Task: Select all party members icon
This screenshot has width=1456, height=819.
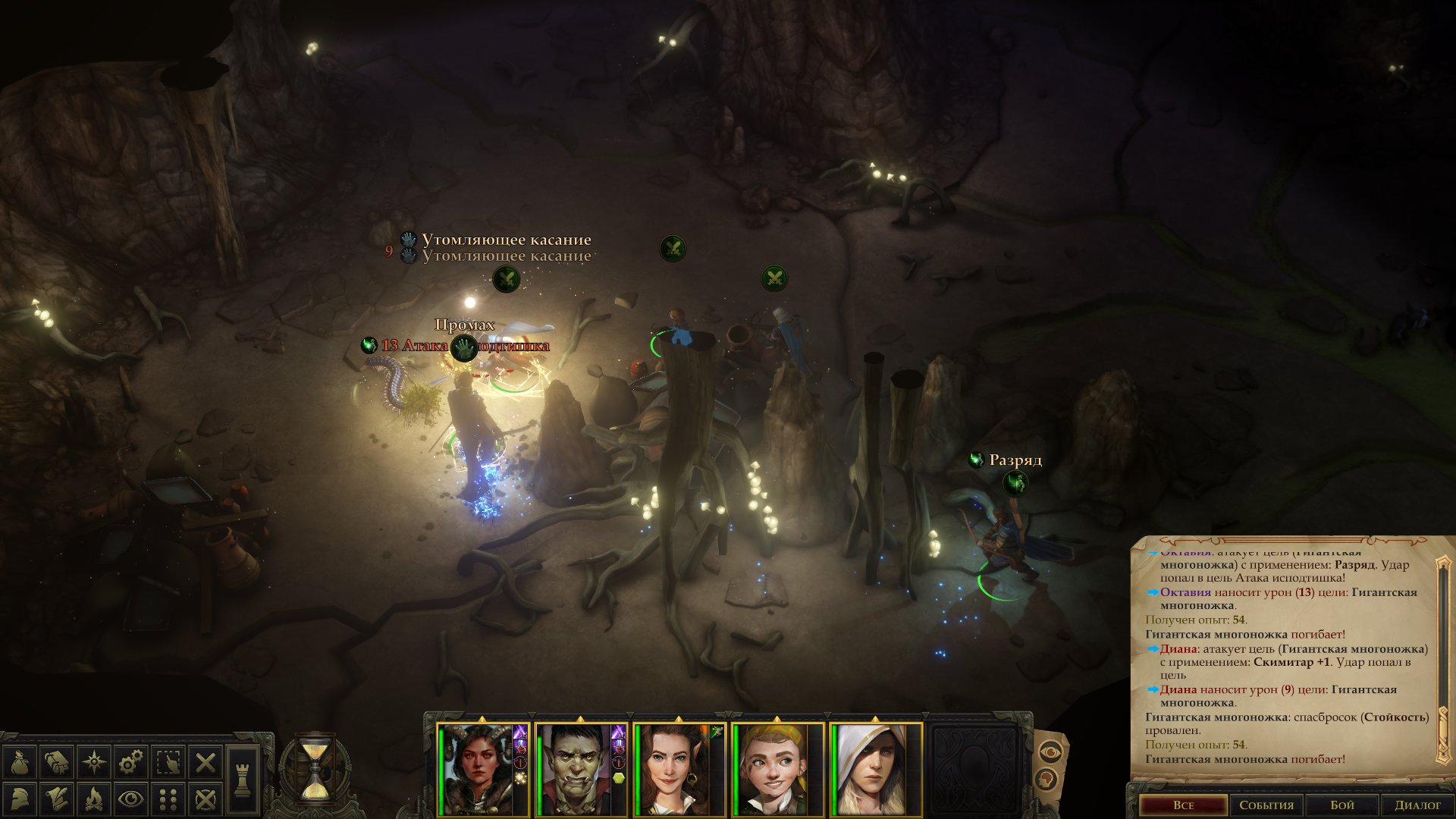Action: [x=168, y=762]
